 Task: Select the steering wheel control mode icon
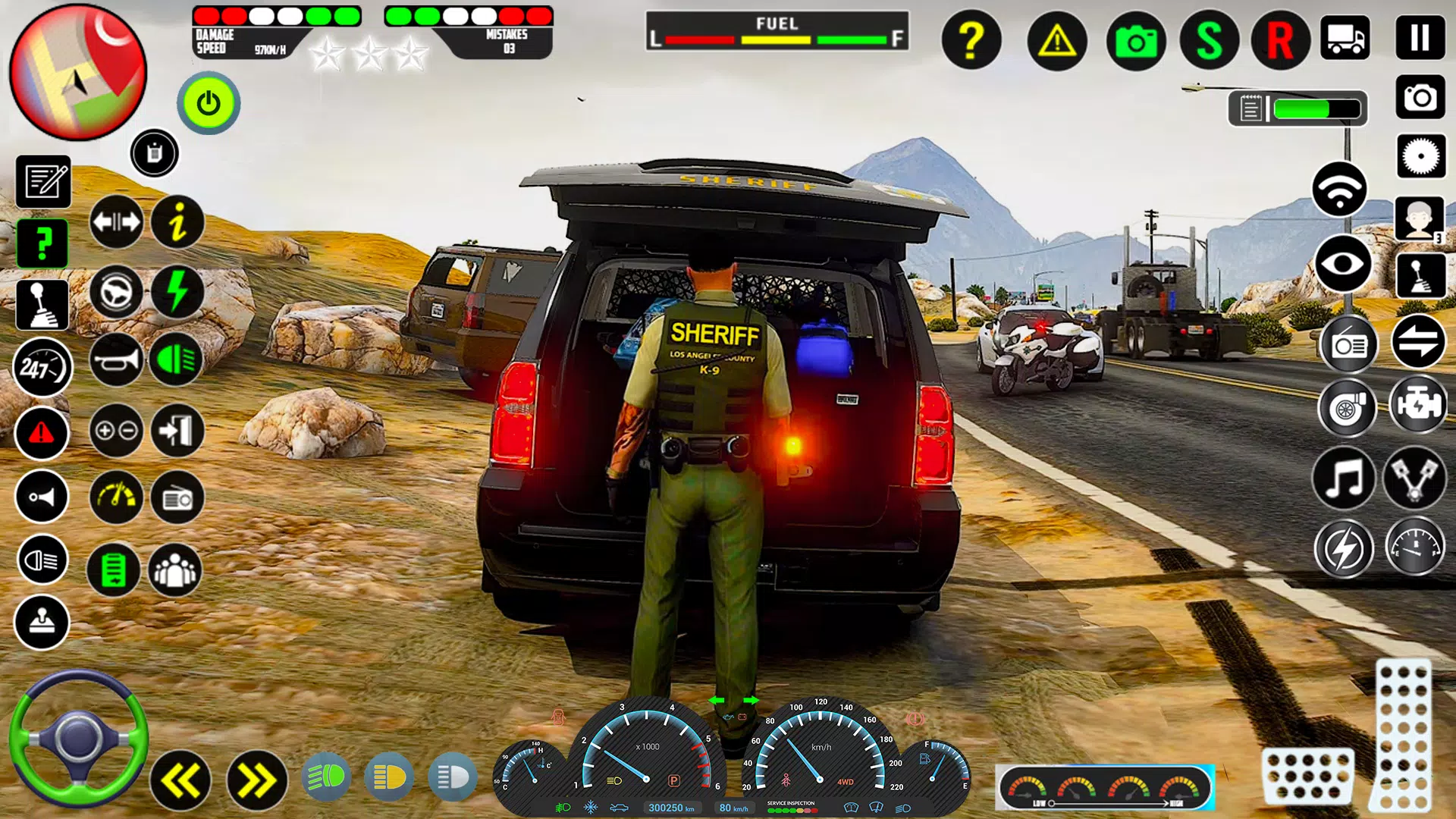click(115, 292)
